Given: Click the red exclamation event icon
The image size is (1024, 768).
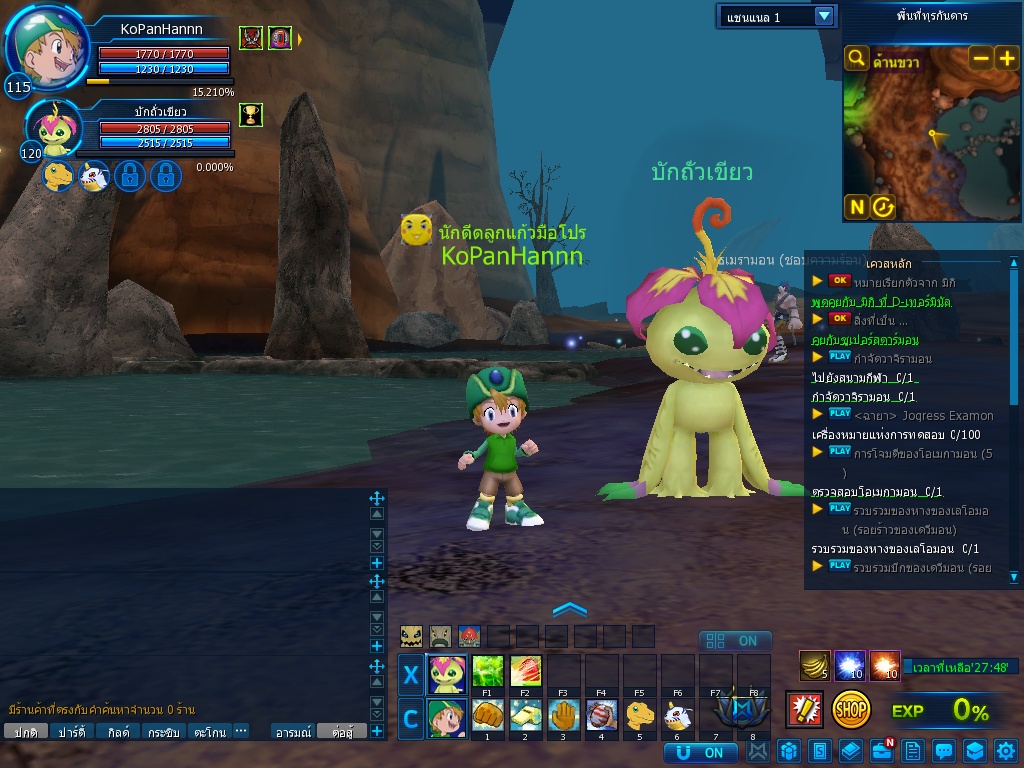Looking at the screenshot, I should coord(803,710).
